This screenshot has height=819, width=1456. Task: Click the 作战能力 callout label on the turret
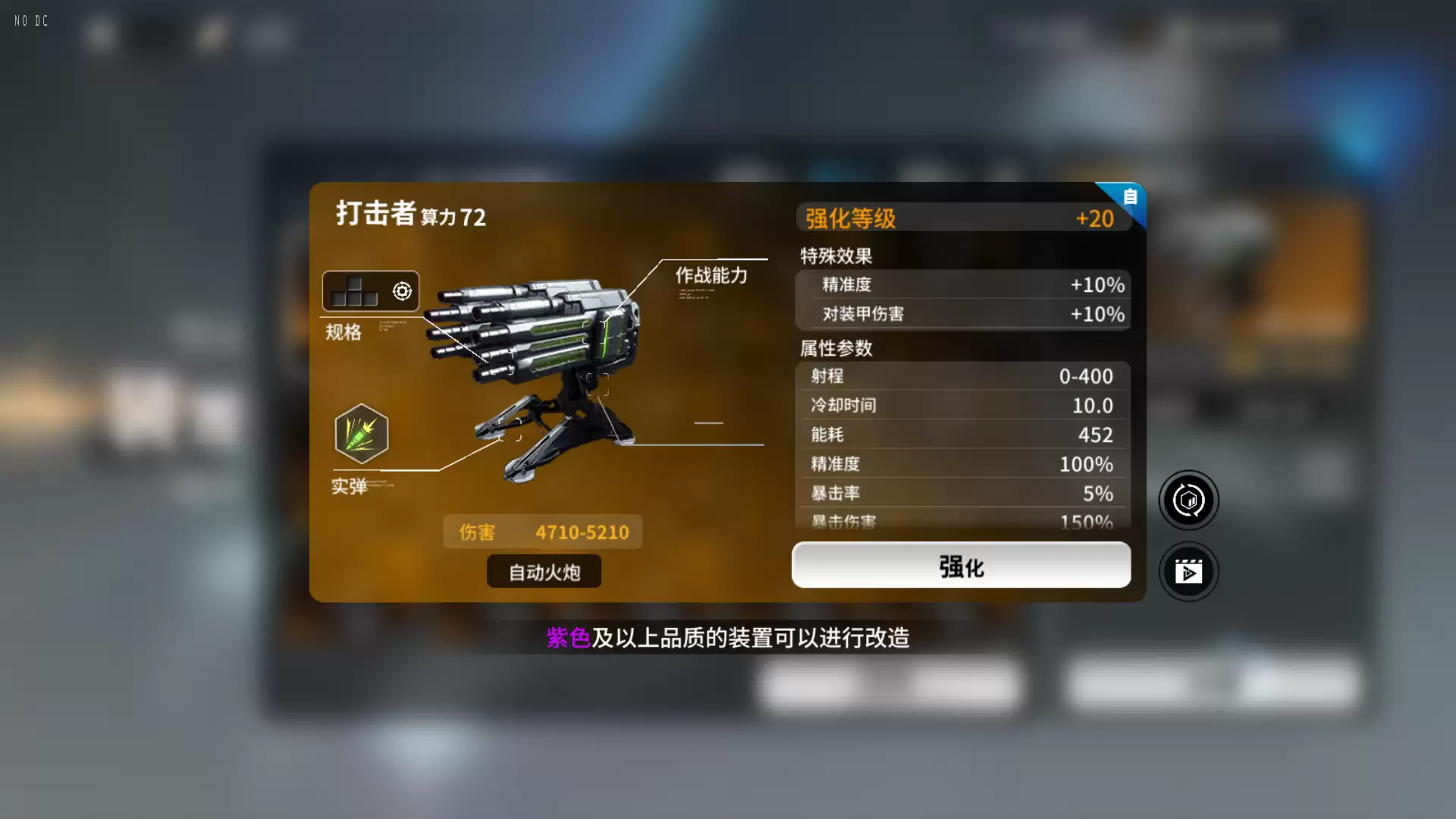tap(711, 276)
